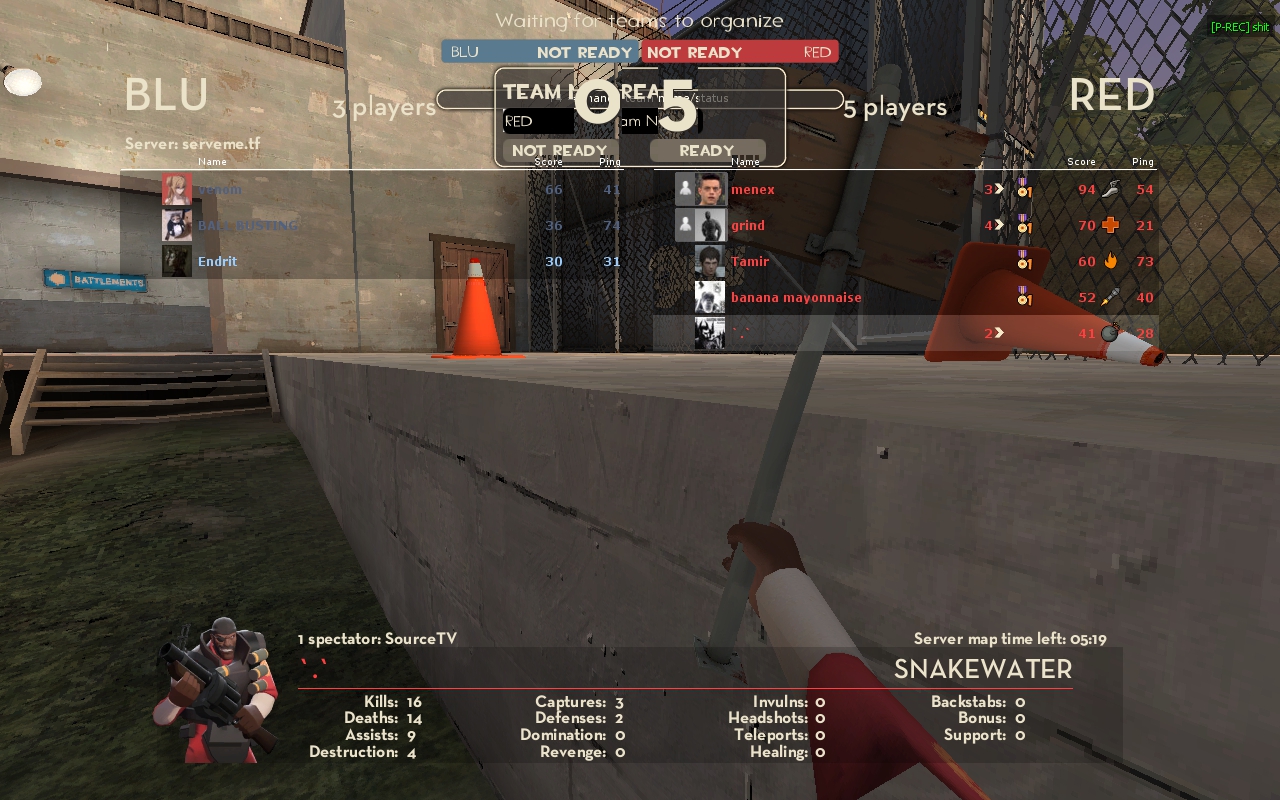Click the NOT READY button in team panel
1280x800 pixels.
point(559,151)
